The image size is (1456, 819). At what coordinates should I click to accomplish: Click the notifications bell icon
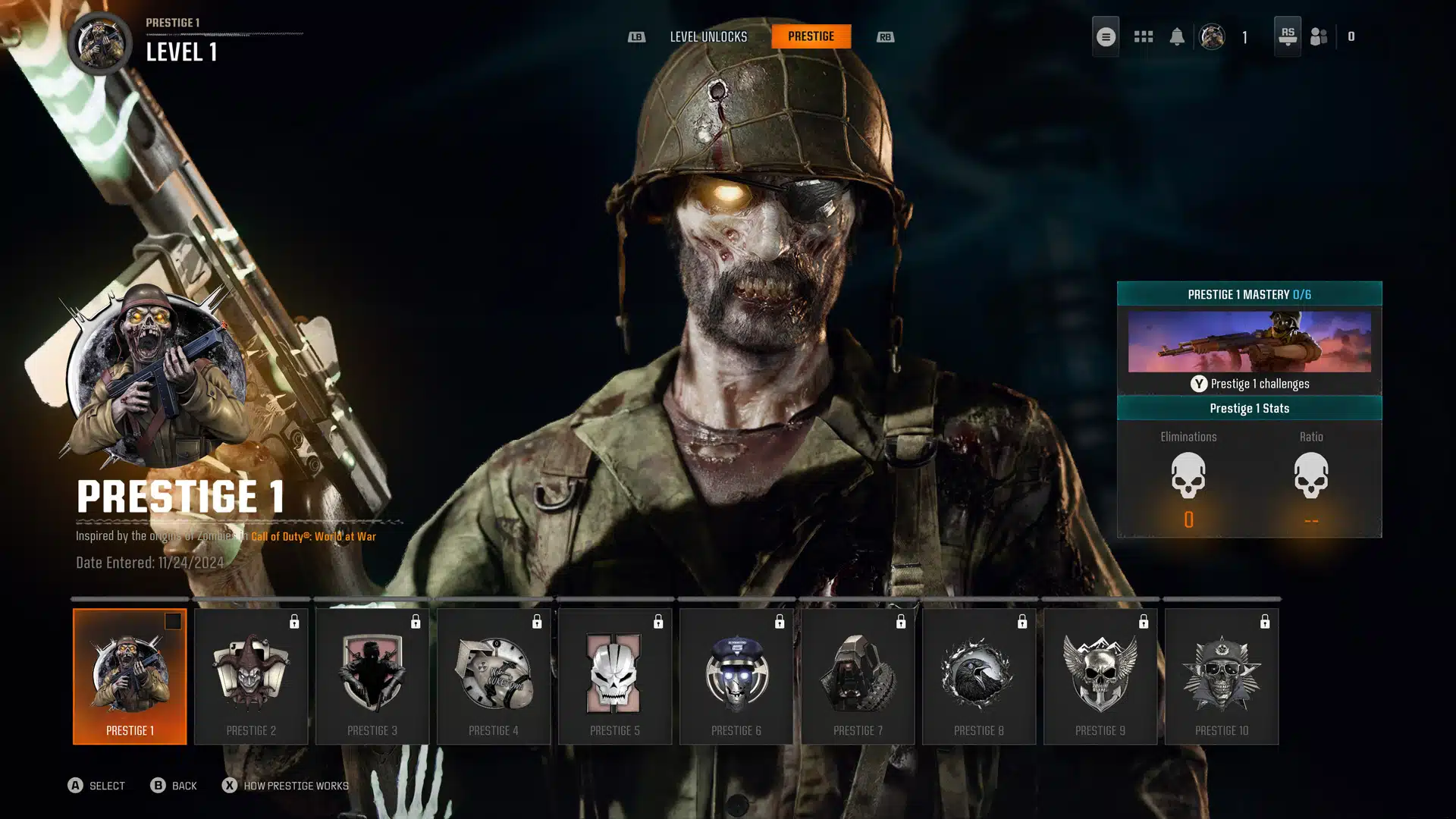pyautogui.click(x=1178, y=36)
